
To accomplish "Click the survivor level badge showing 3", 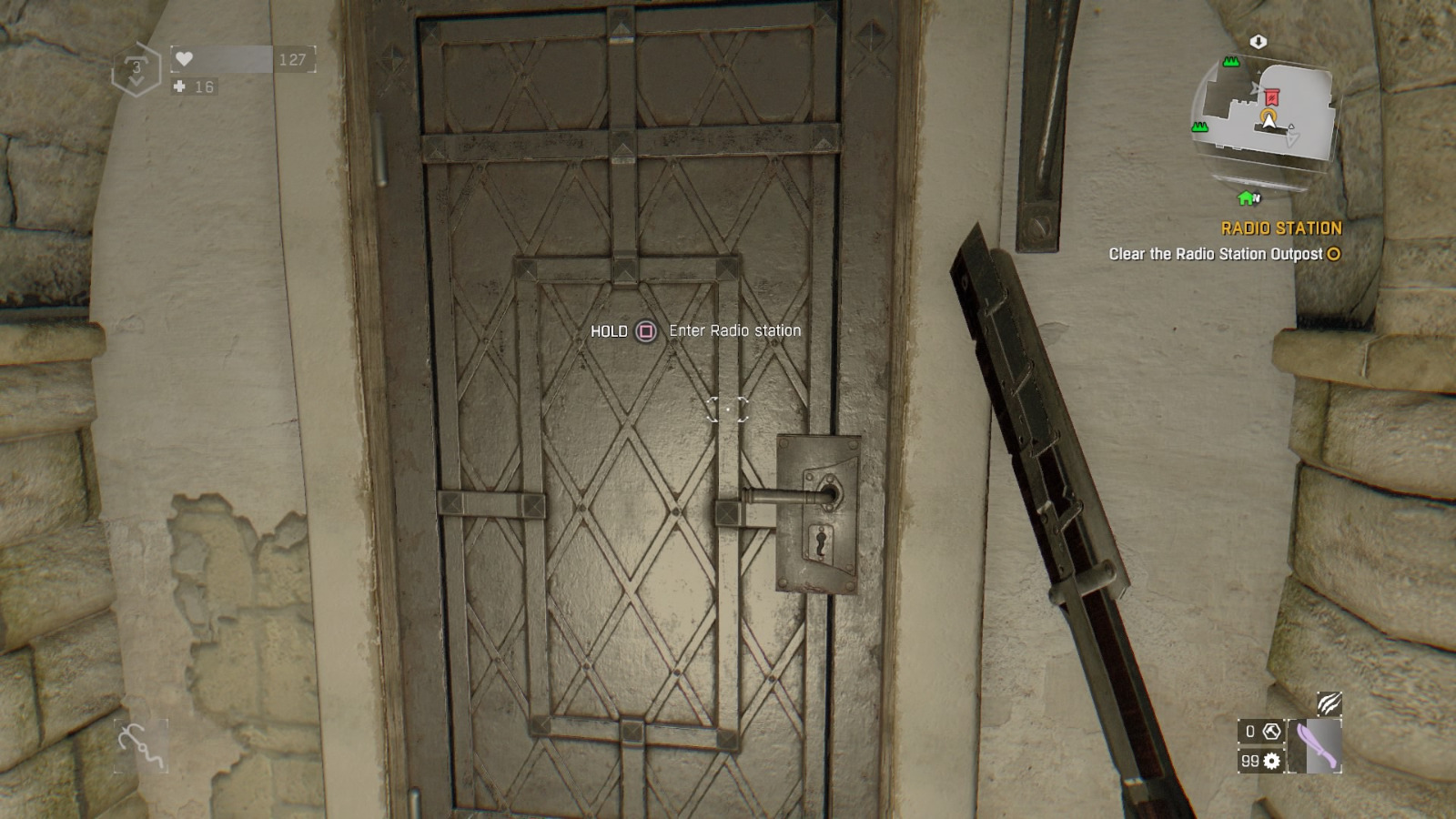I will point(137,66).
